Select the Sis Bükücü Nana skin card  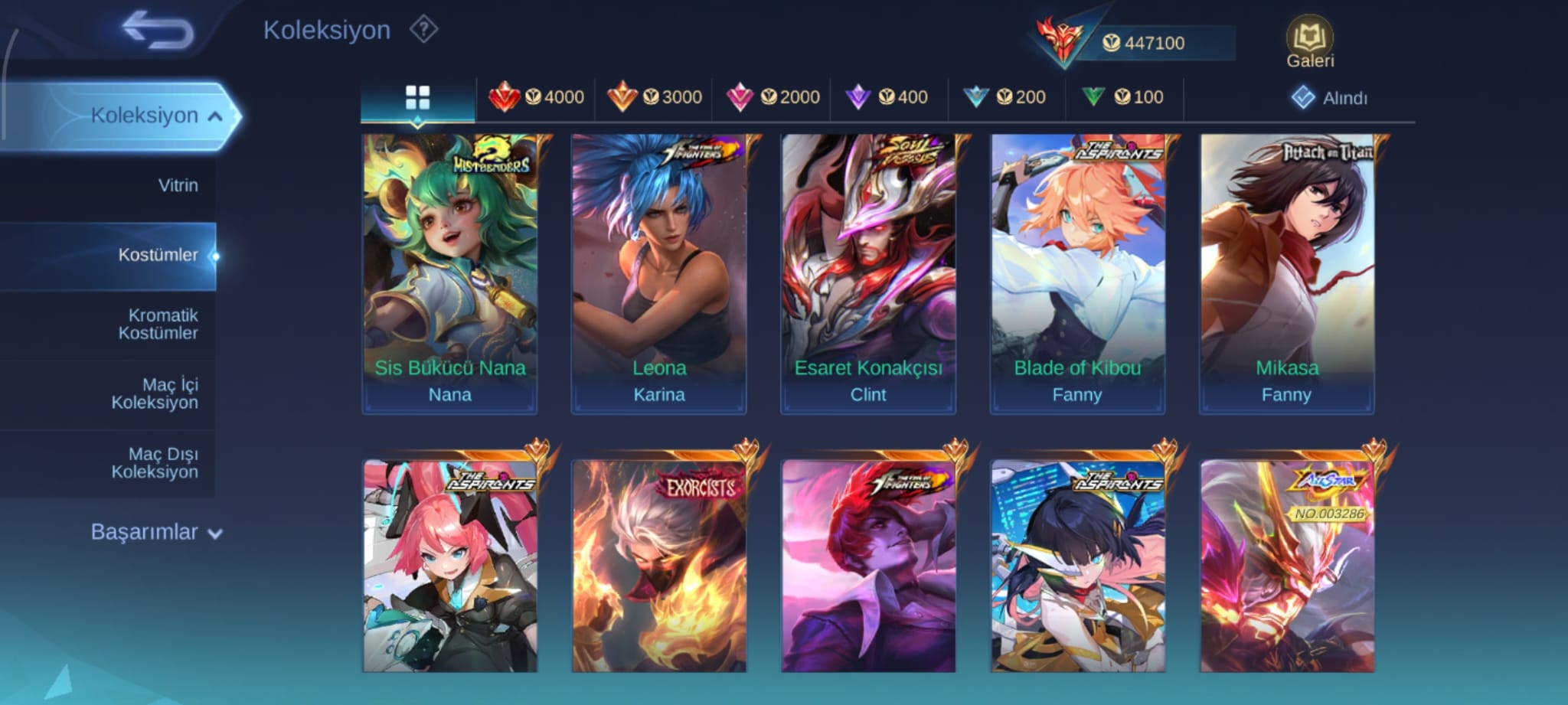click(x=449, y=274)
